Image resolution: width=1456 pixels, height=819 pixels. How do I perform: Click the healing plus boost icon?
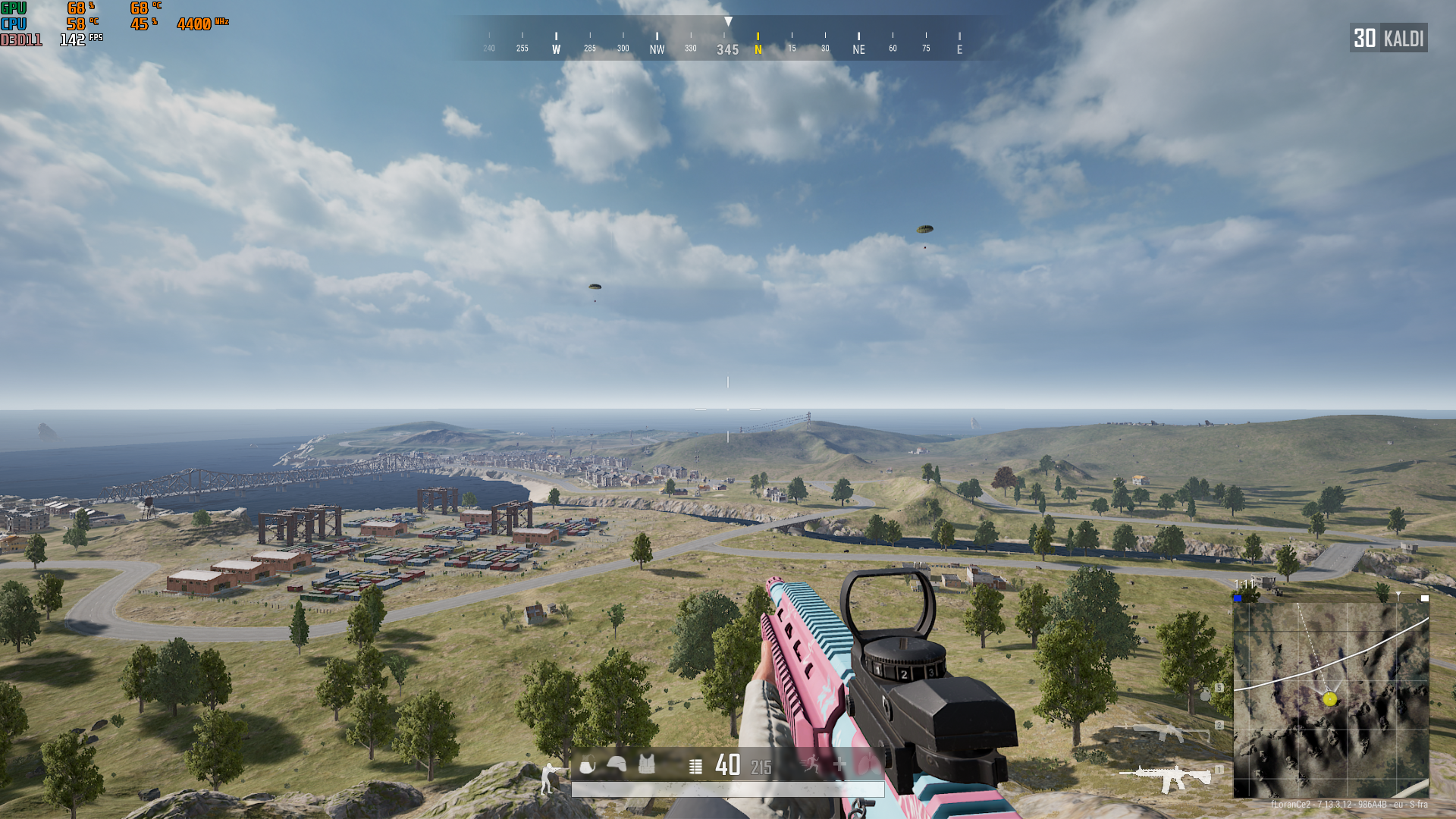click(x=839, y=765)
